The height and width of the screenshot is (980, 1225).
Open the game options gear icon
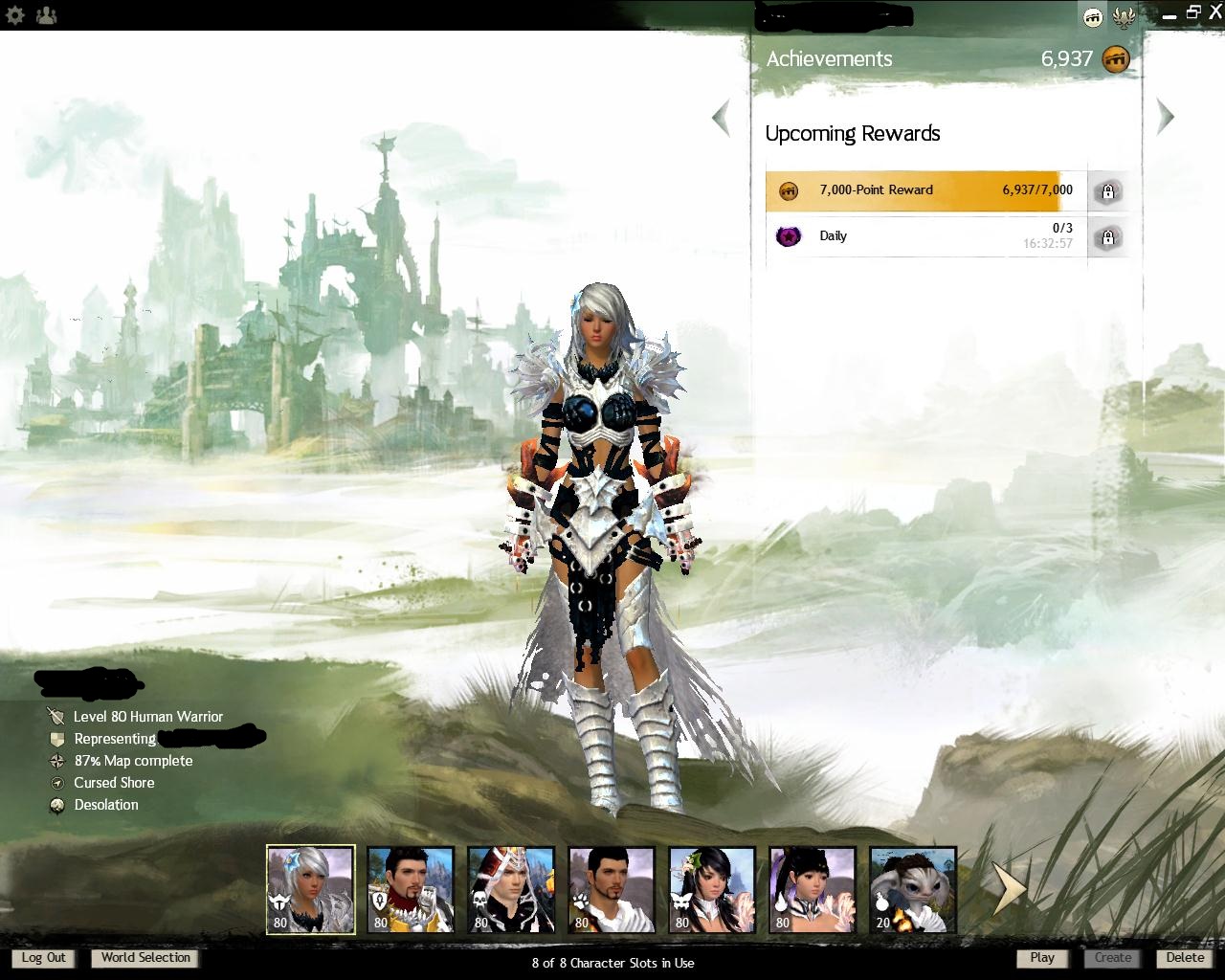pos(15,15)
